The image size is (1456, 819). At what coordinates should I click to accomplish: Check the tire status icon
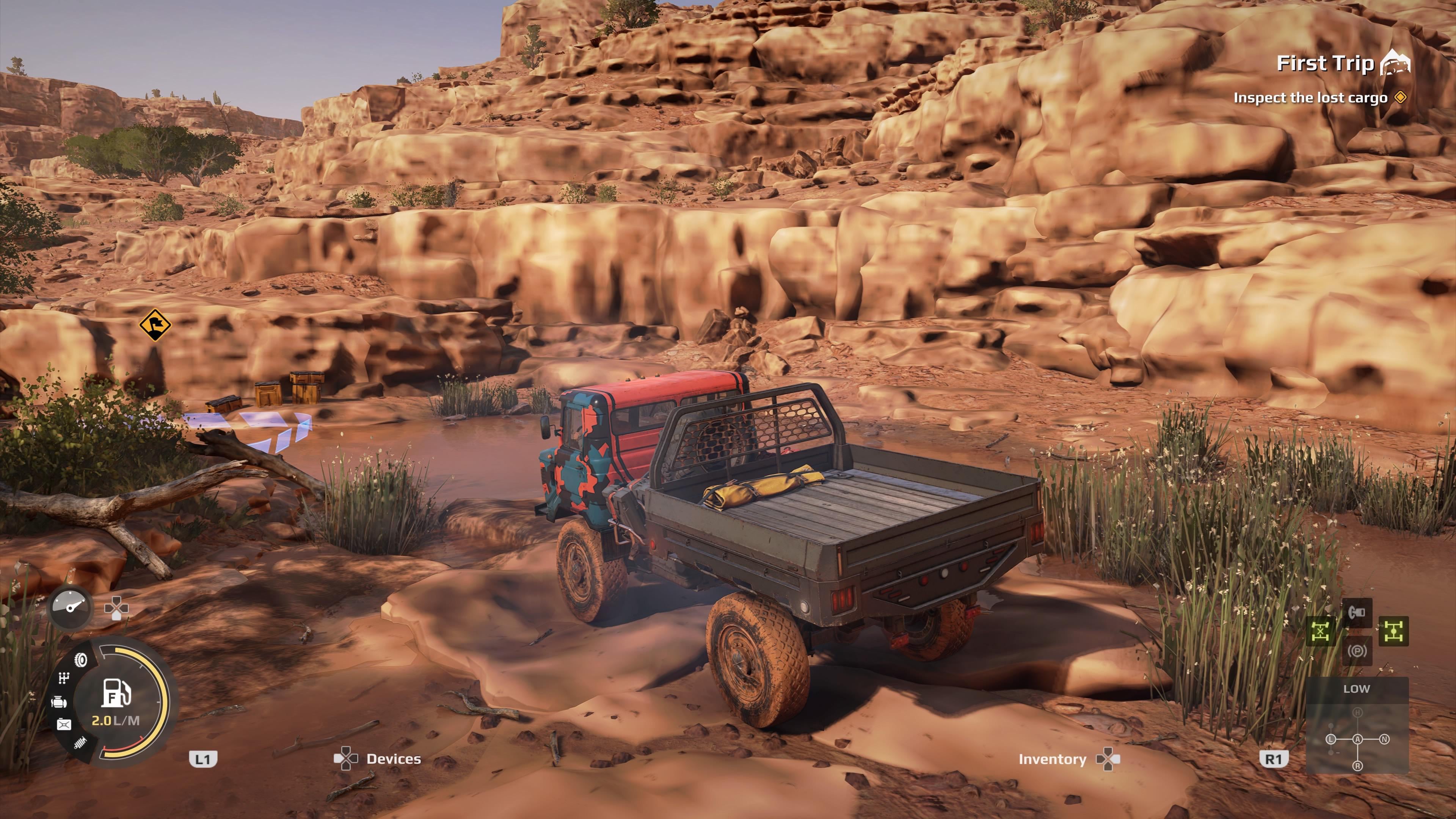82,660
